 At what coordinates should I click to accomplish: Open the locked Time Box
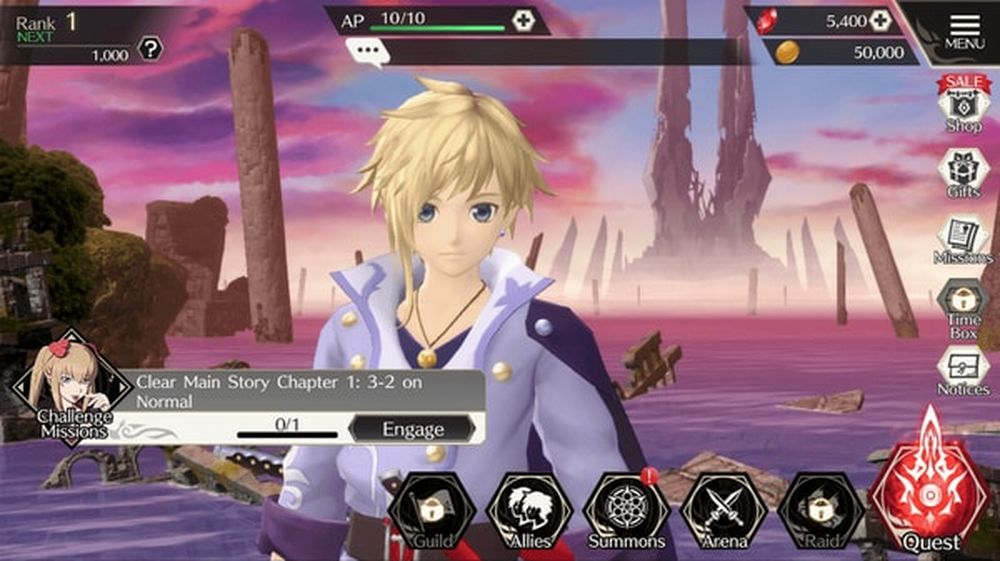pyautogui.click(x=963, y=305)
